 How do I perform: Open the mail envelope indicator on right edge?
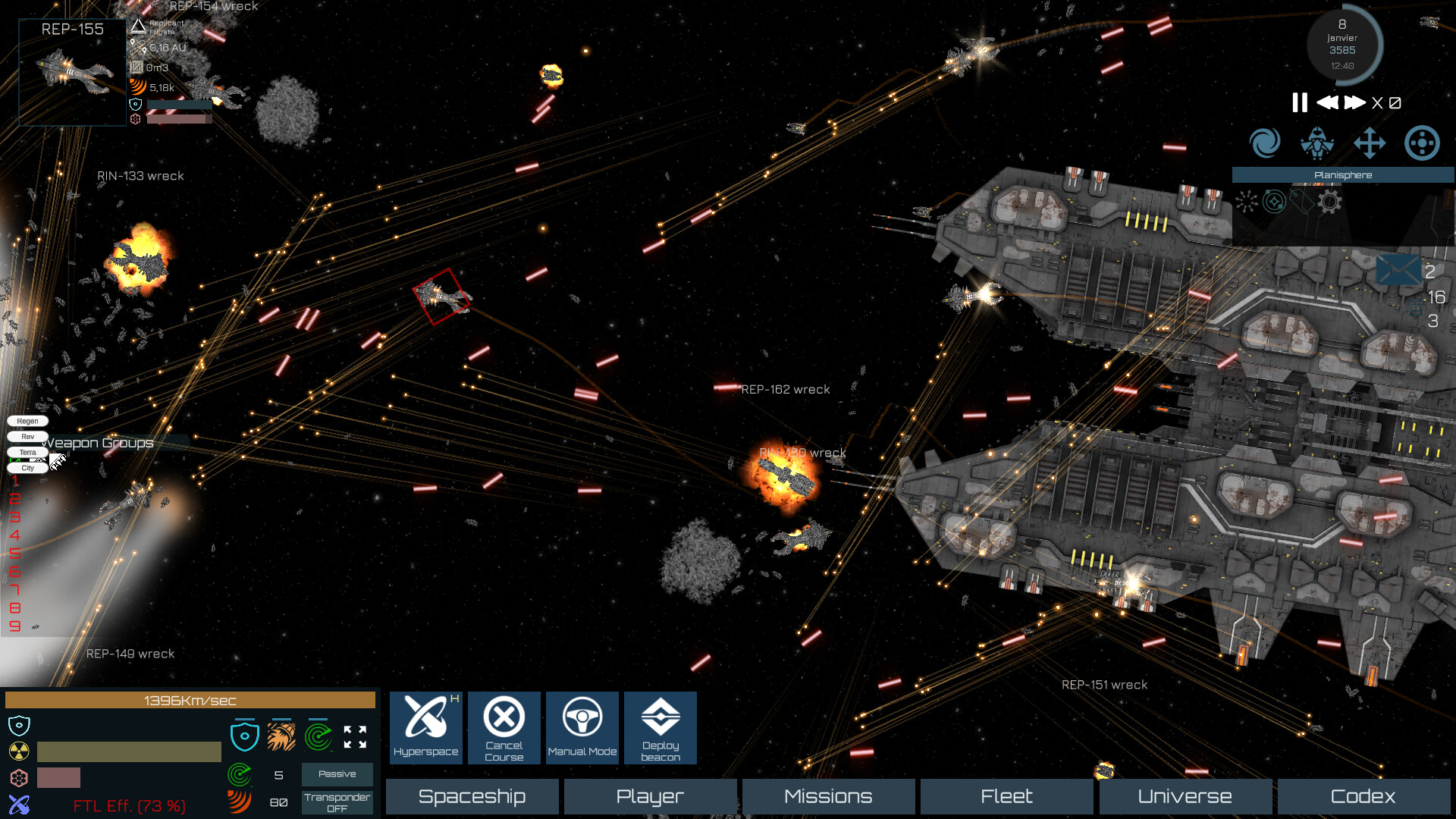coord(1398,271)
